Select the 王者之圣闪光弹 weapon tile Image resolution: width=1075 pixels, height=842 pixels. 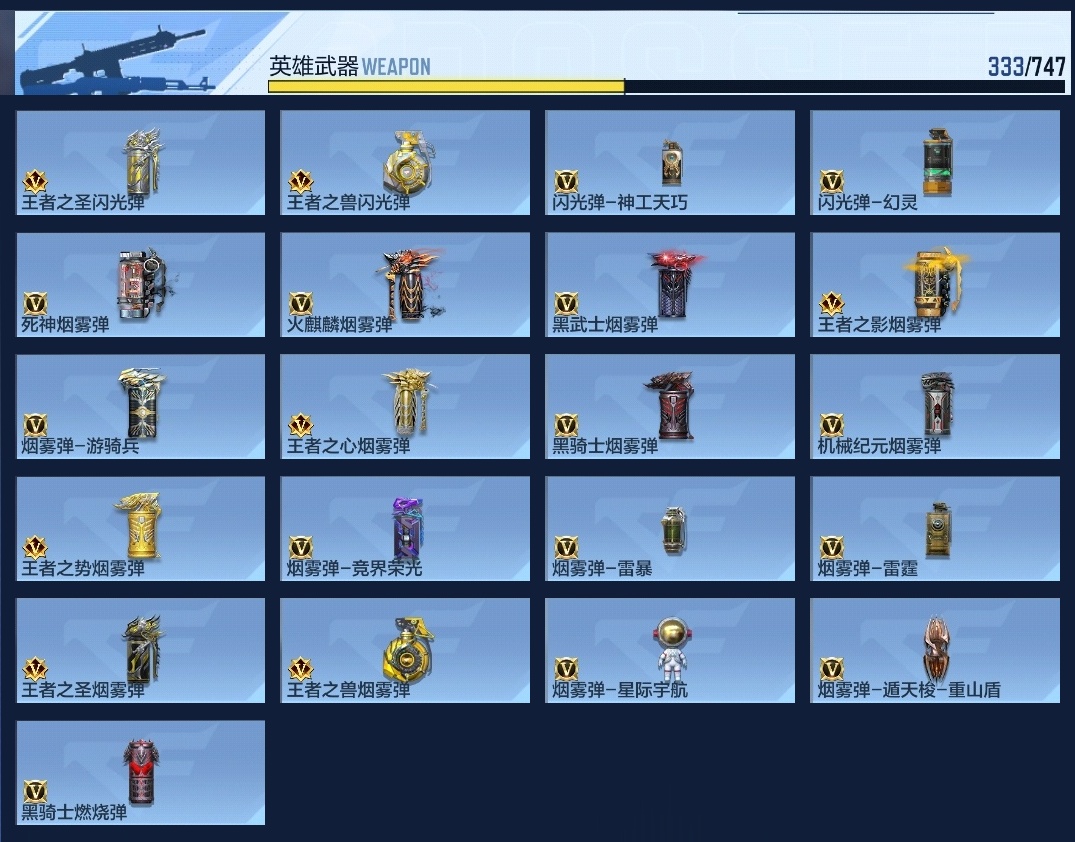click(141, 162)
